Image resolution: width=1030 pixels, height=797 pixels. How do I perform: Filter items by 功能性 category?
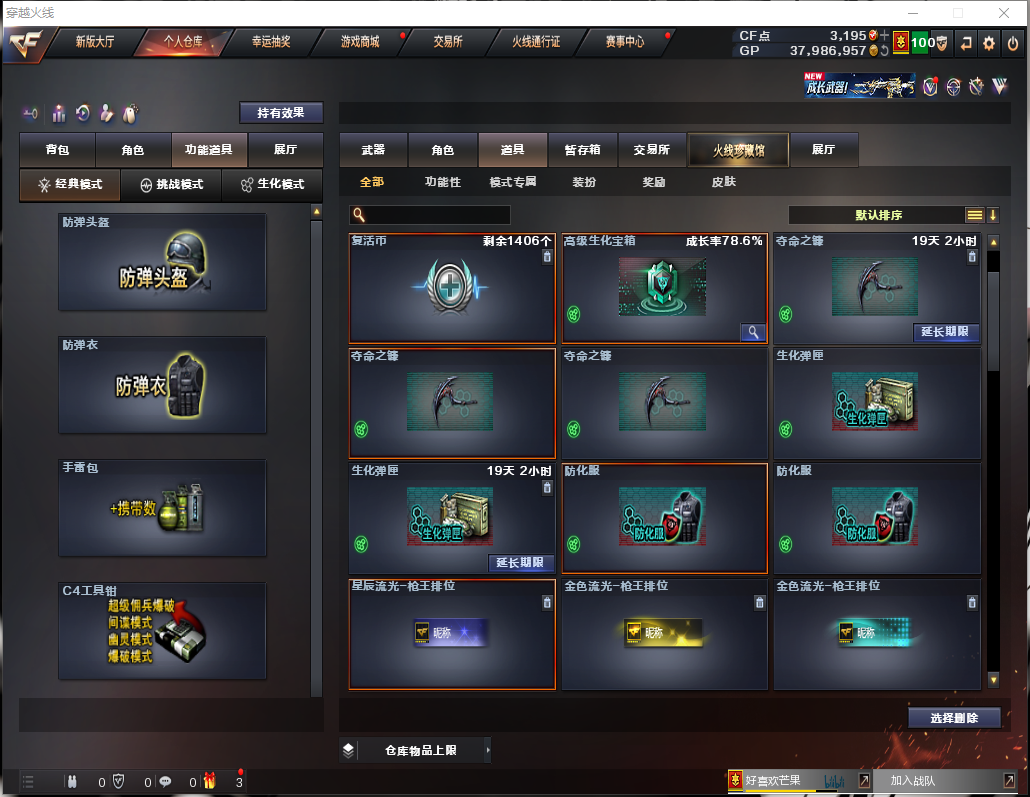tap(442, 182)
